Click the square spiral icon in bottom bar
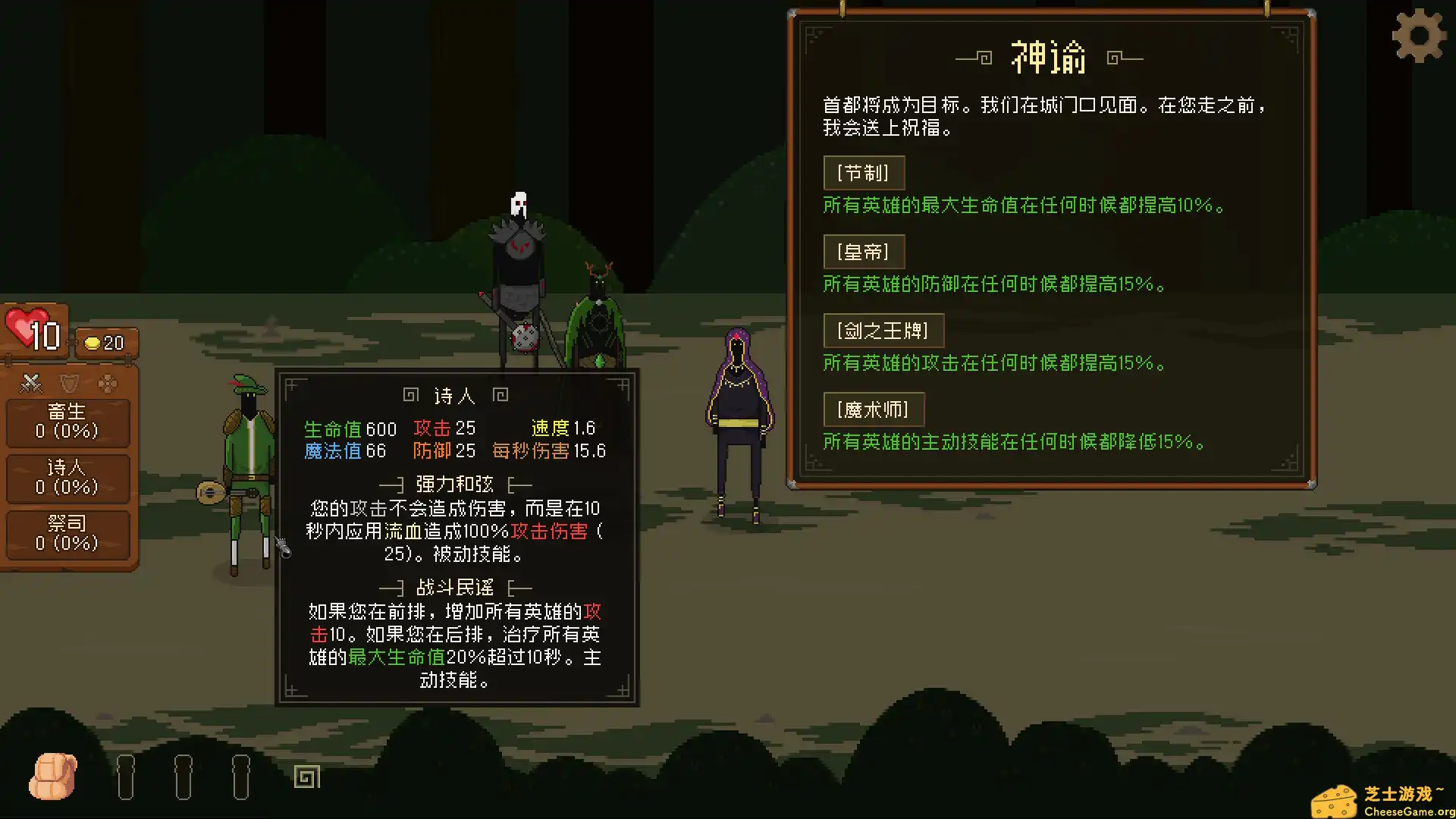 307,777
